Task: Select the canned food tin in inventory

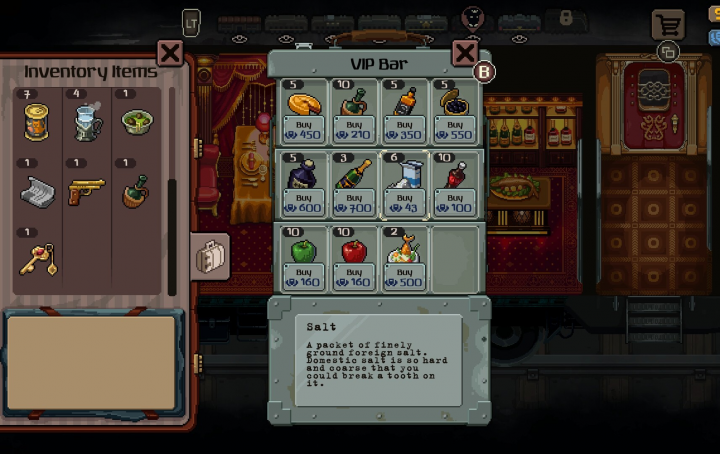Action: [x=37, y=122]
